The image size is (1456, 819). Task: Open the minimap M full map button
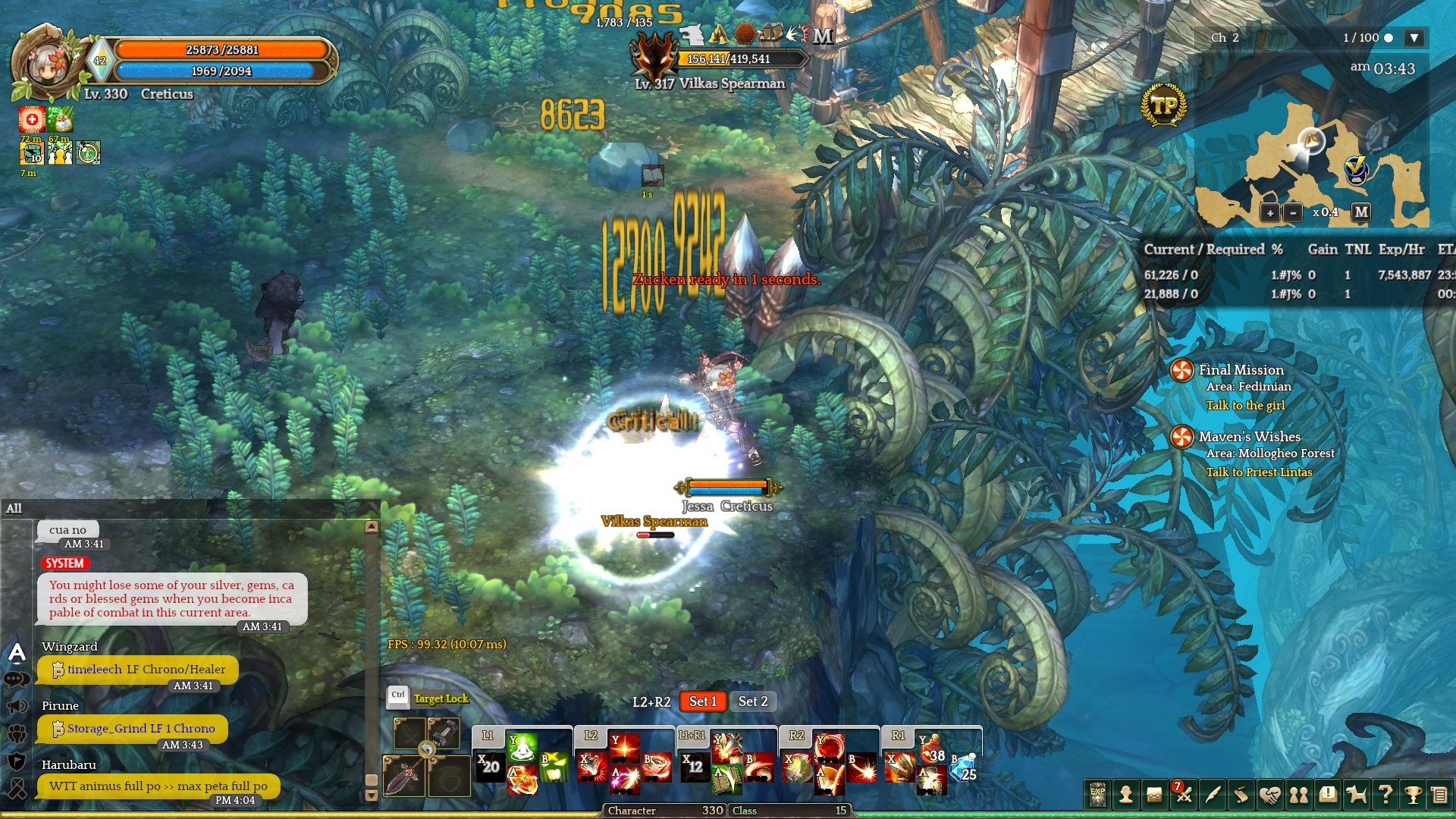point(1361,212)
